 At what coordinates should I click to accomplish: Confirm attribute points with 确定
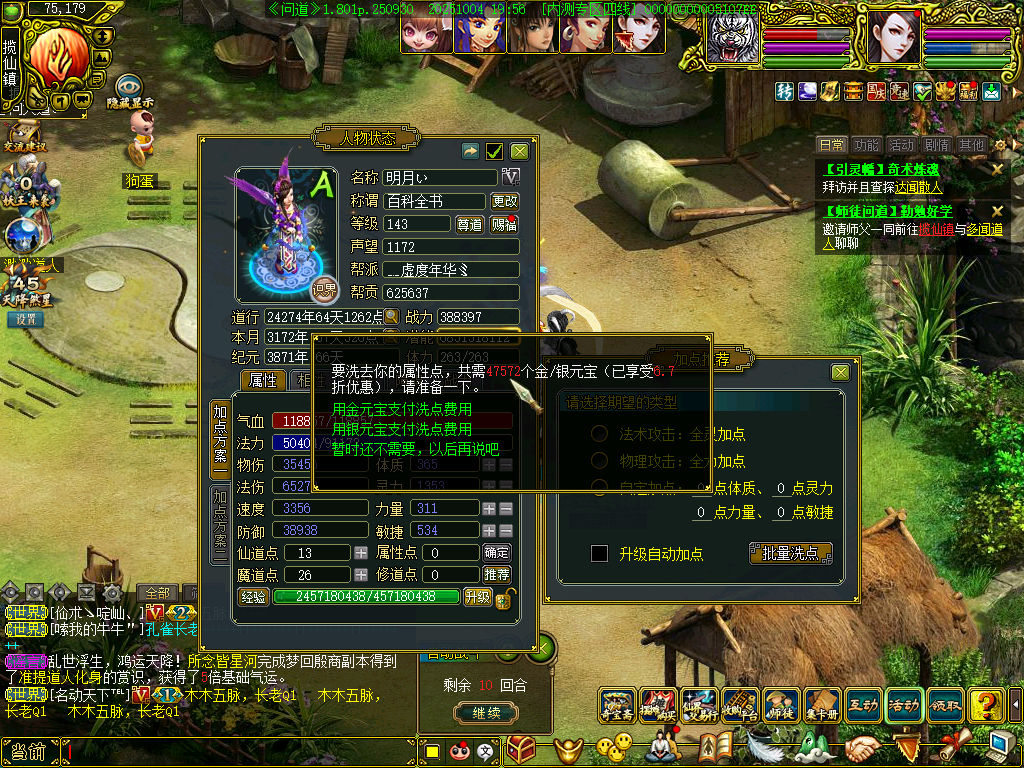[497, 553]
